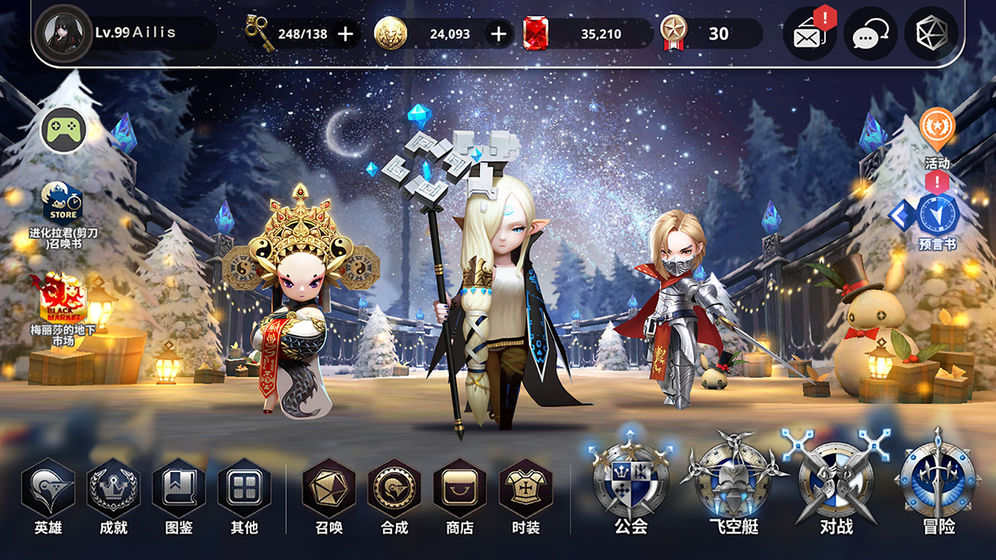Screen dimensions: 996x560
Task: Open the 商店 shop menu
Action: (459, 489)
